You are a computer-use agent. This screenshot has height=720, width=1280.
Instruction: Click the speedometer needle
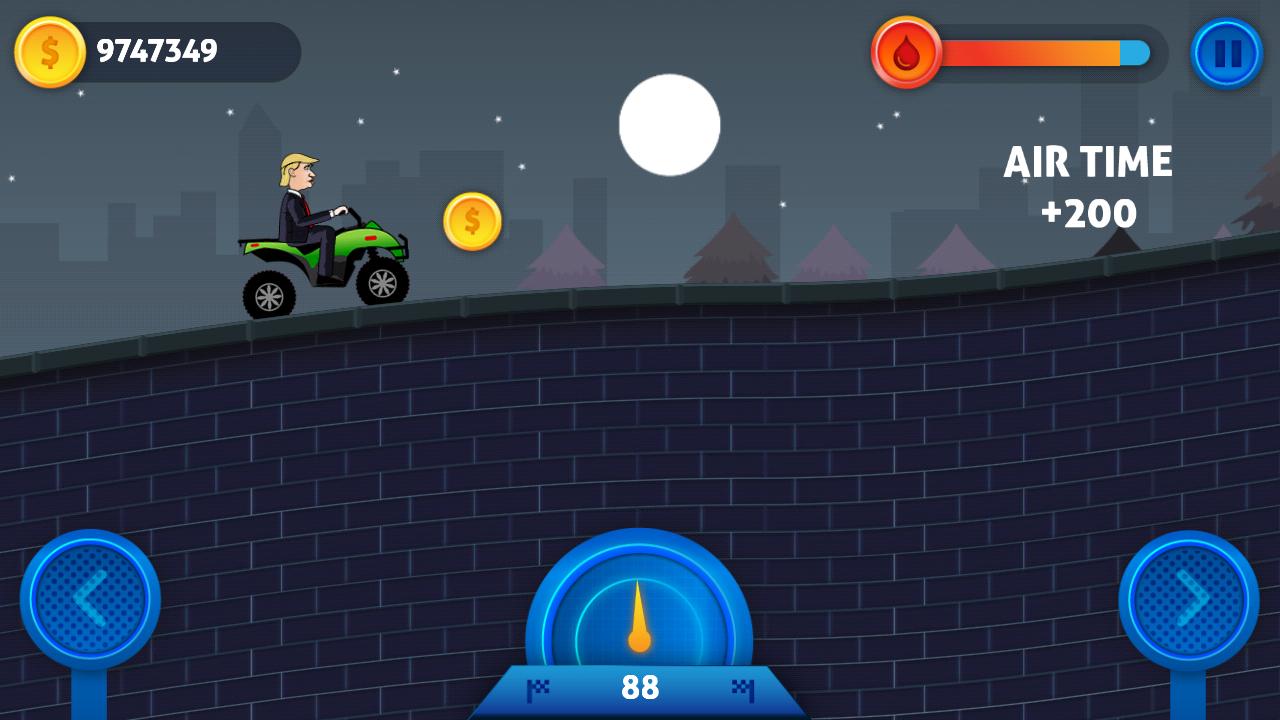(640, 615)
